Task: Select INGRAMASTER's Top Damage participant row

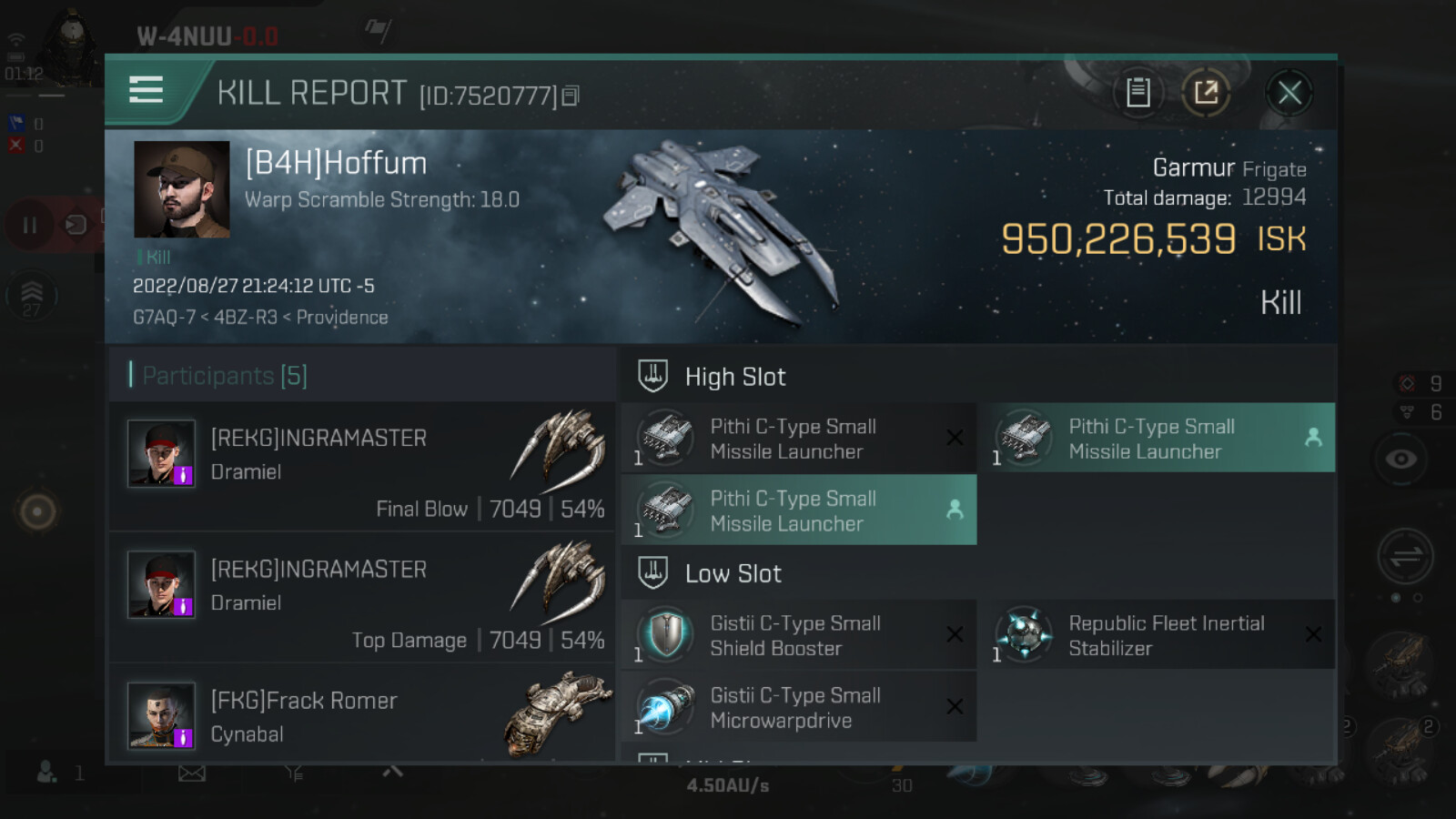Action: coord(362,598)
